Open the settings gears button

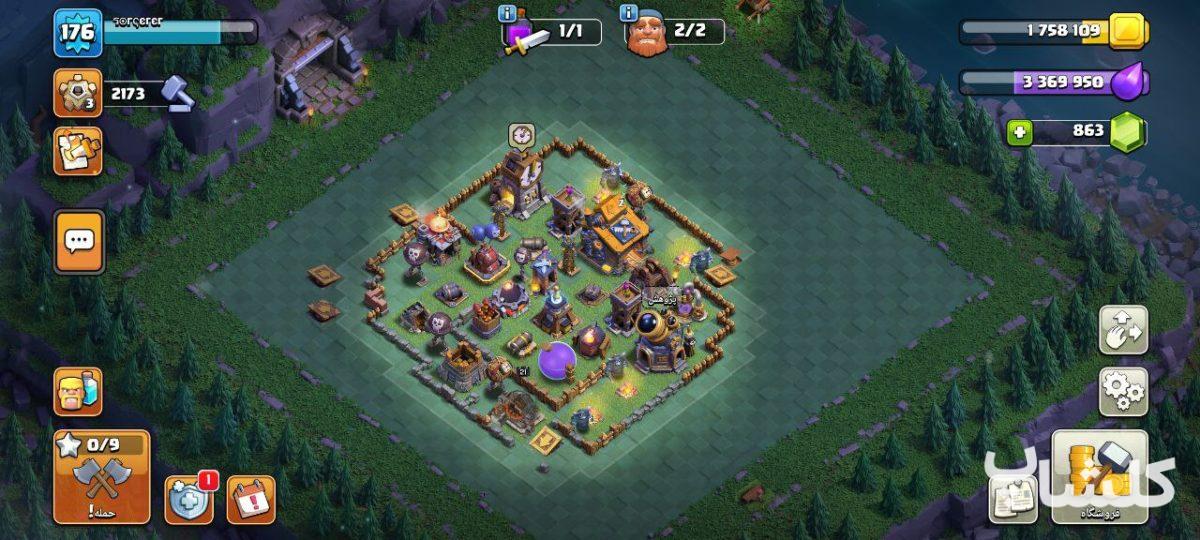1123,391
